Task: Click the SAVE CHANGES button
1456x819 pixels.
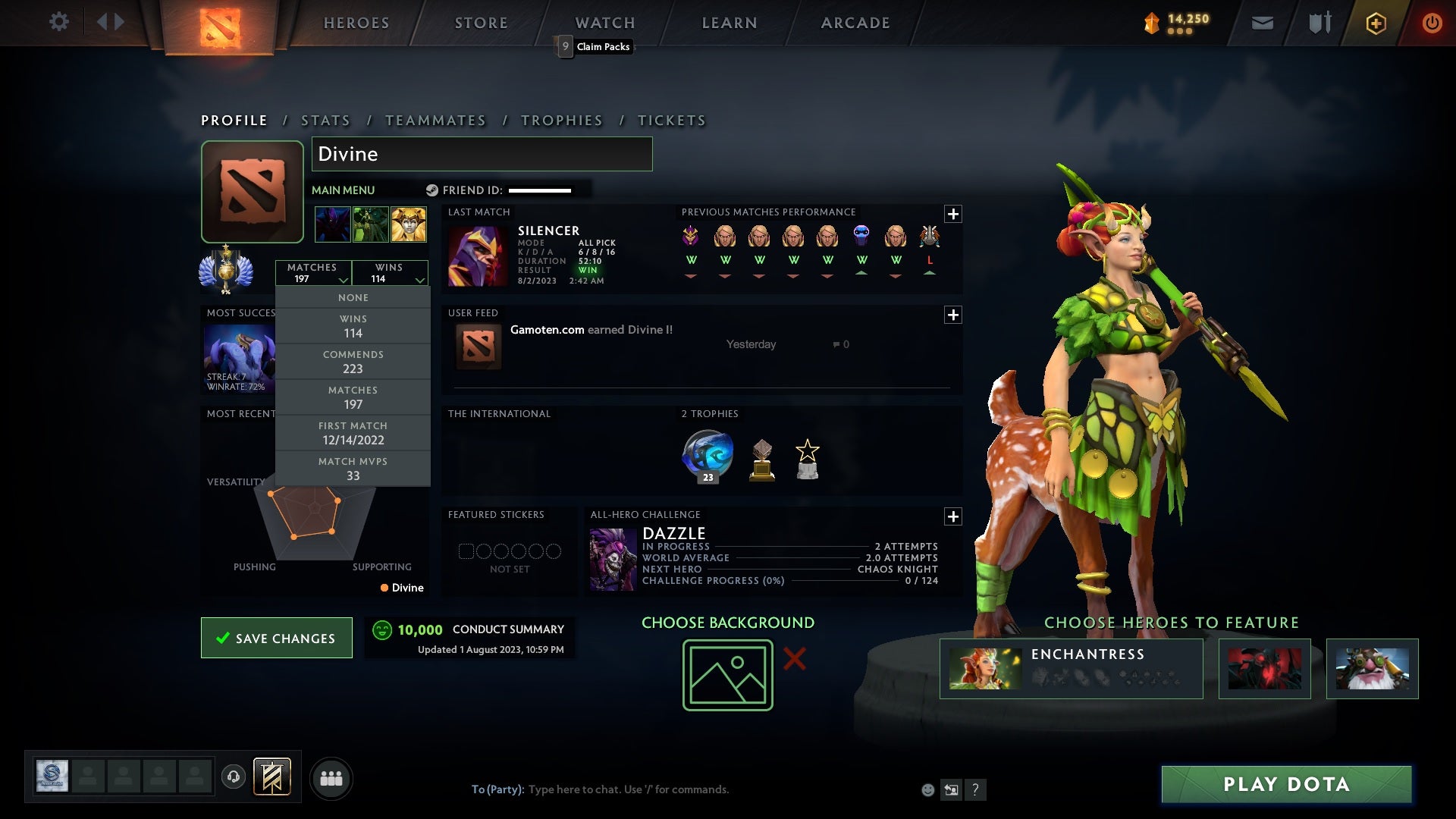Action: [x=276, y=638]
